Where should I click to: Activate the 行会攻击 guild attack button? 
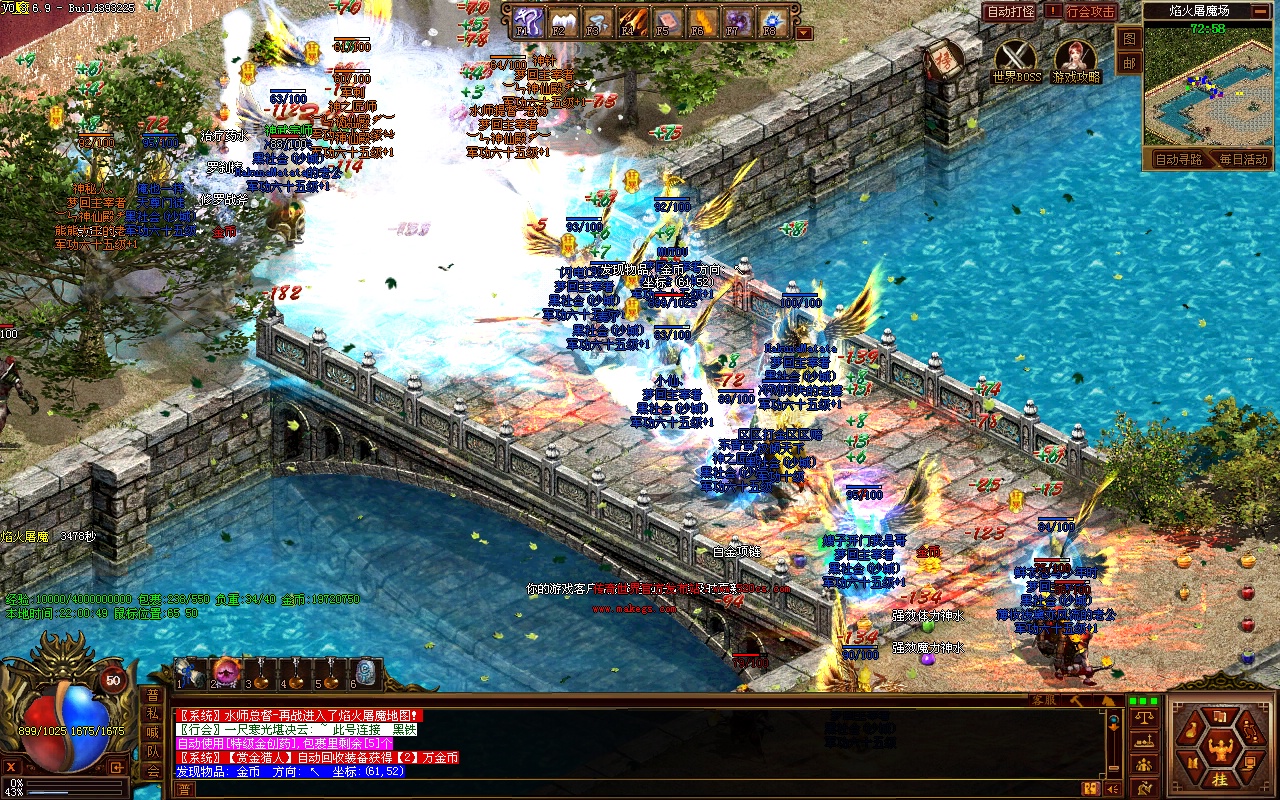click(x=1089, y=12)
